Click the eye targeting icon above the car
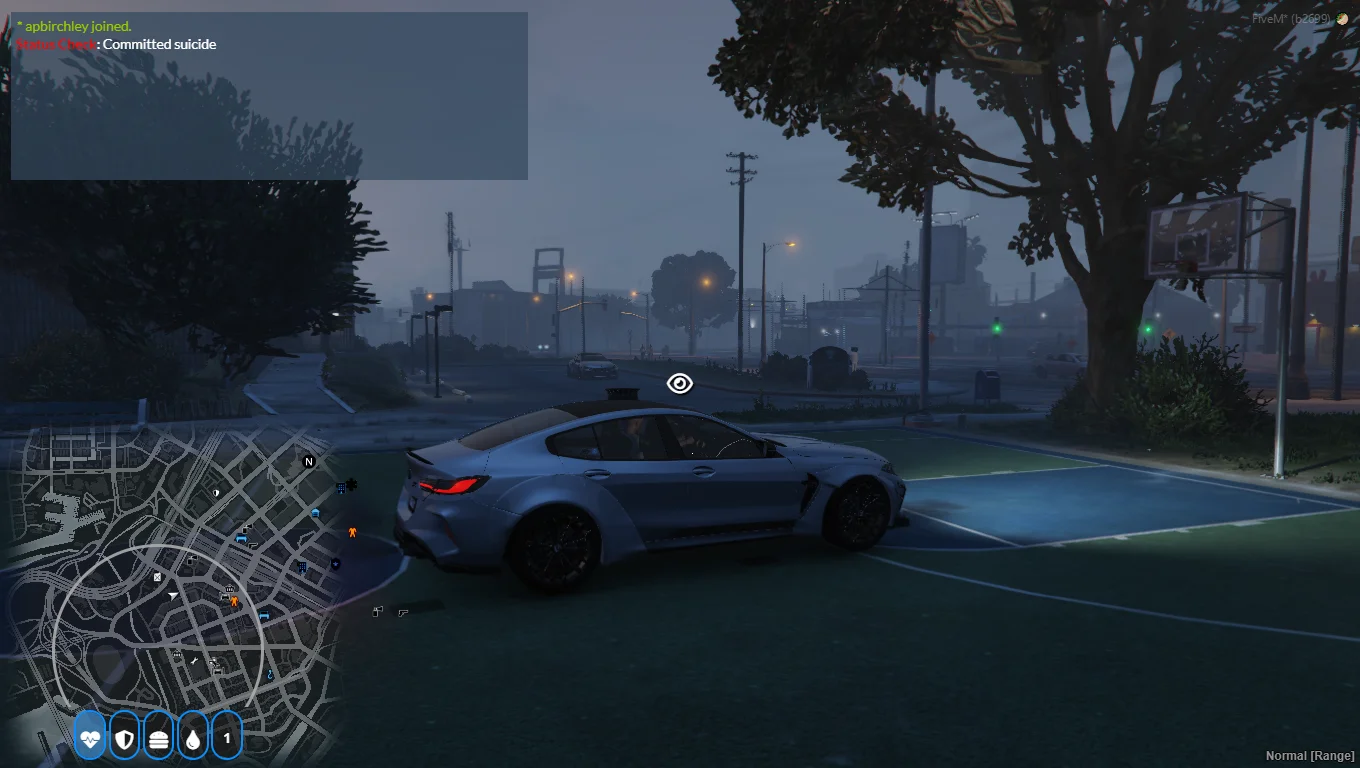 click(x=680, y=384)
